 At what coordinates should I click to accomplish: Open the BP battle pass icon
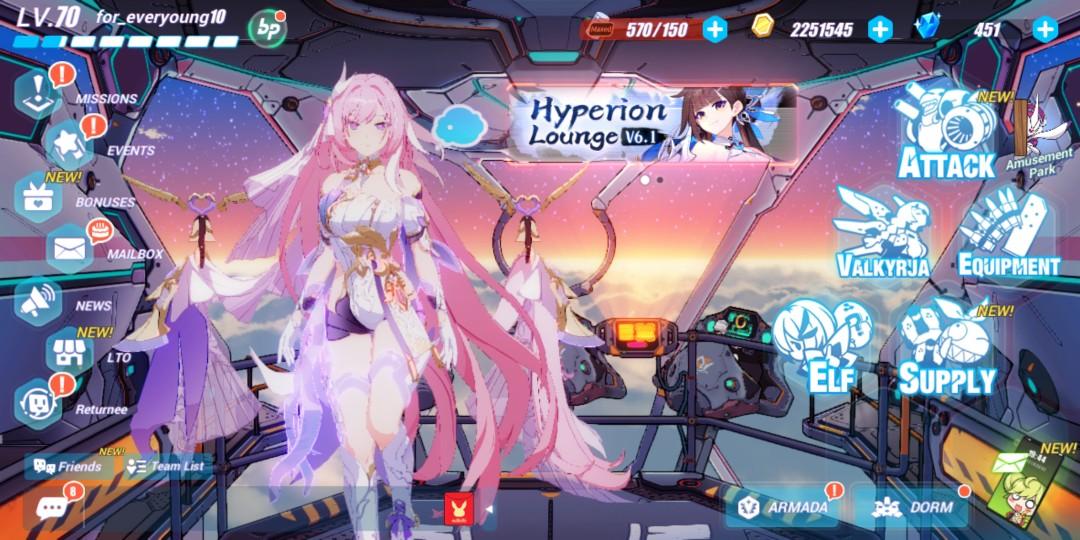pyautogui.click(x=266, y=29)
